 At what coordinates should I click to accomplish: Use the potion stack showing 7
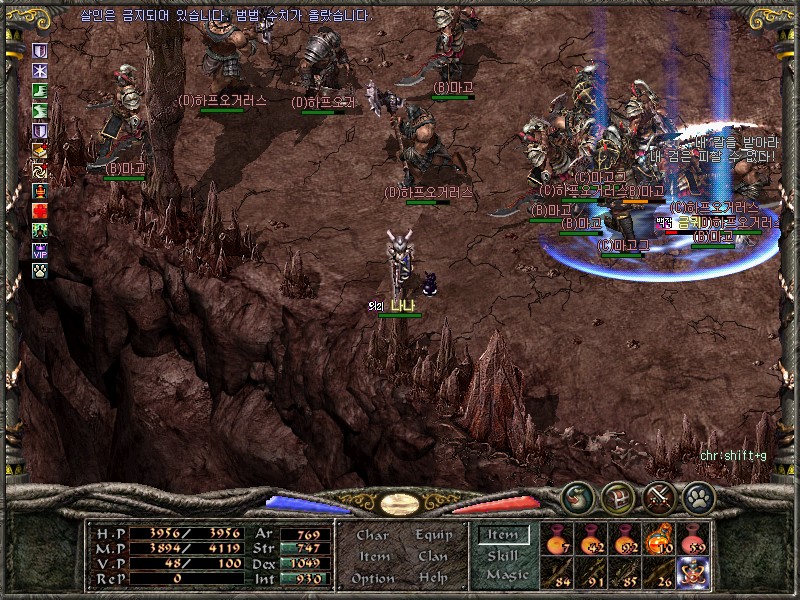[557, 540]
